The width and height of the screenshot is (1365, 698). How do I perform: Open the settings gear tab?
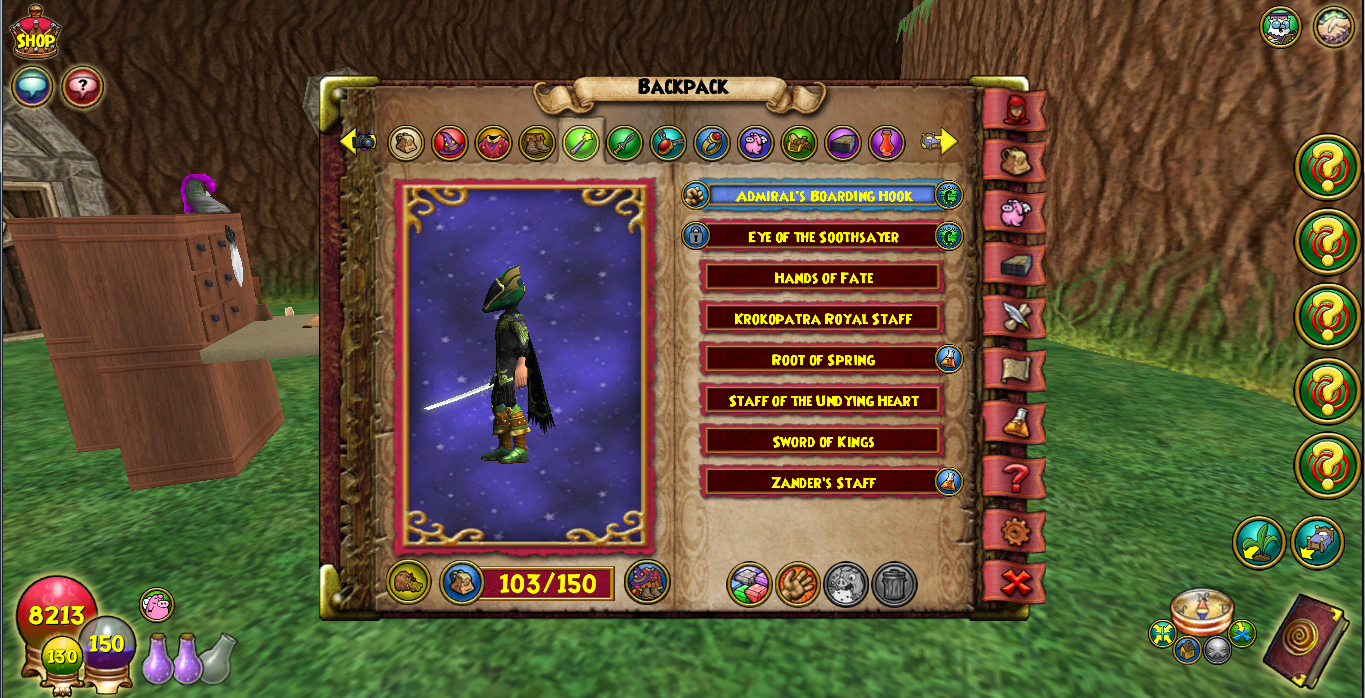tap(1015, 531)
